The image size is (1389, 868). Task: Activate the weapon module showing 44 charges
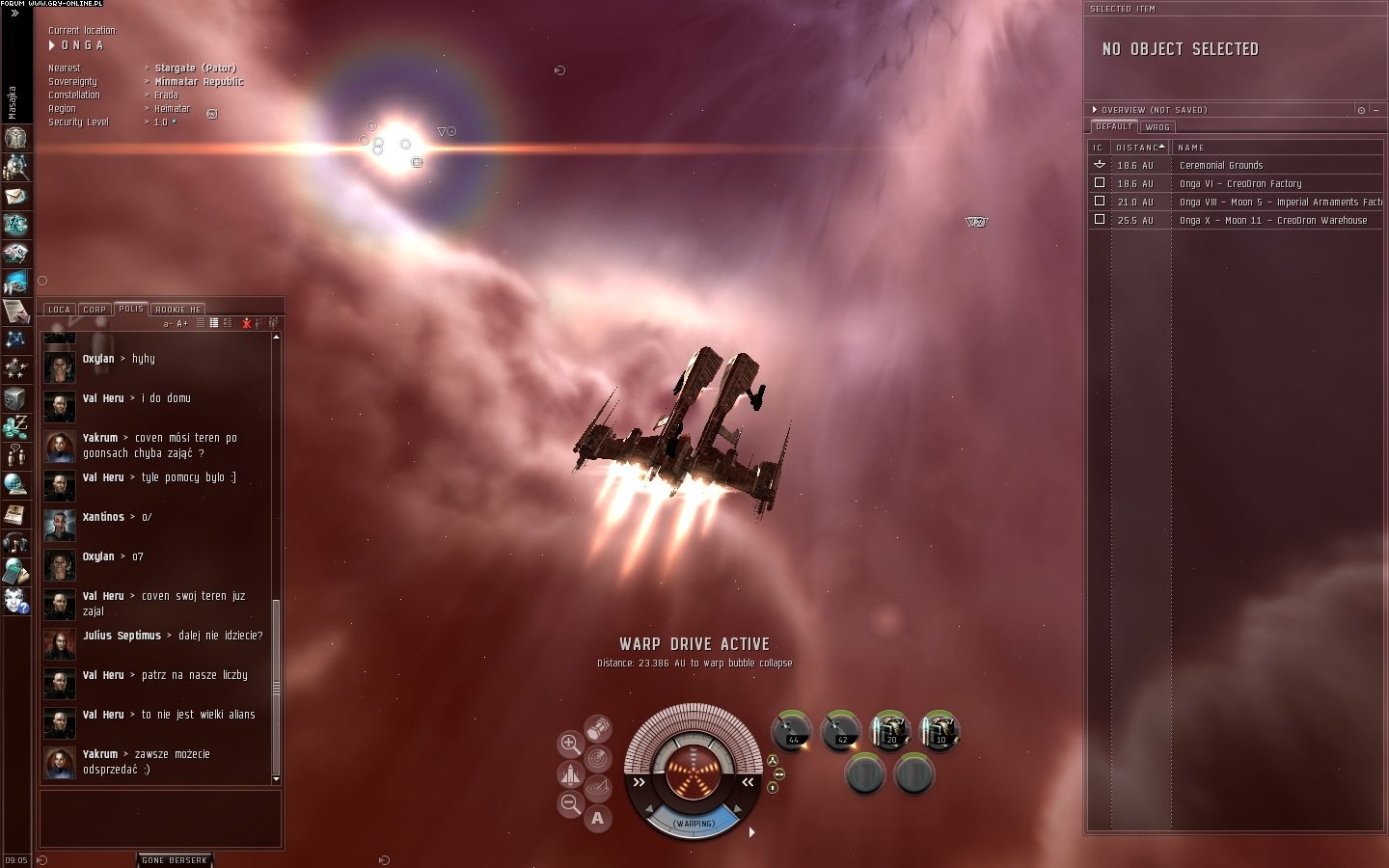pos(792,730)
